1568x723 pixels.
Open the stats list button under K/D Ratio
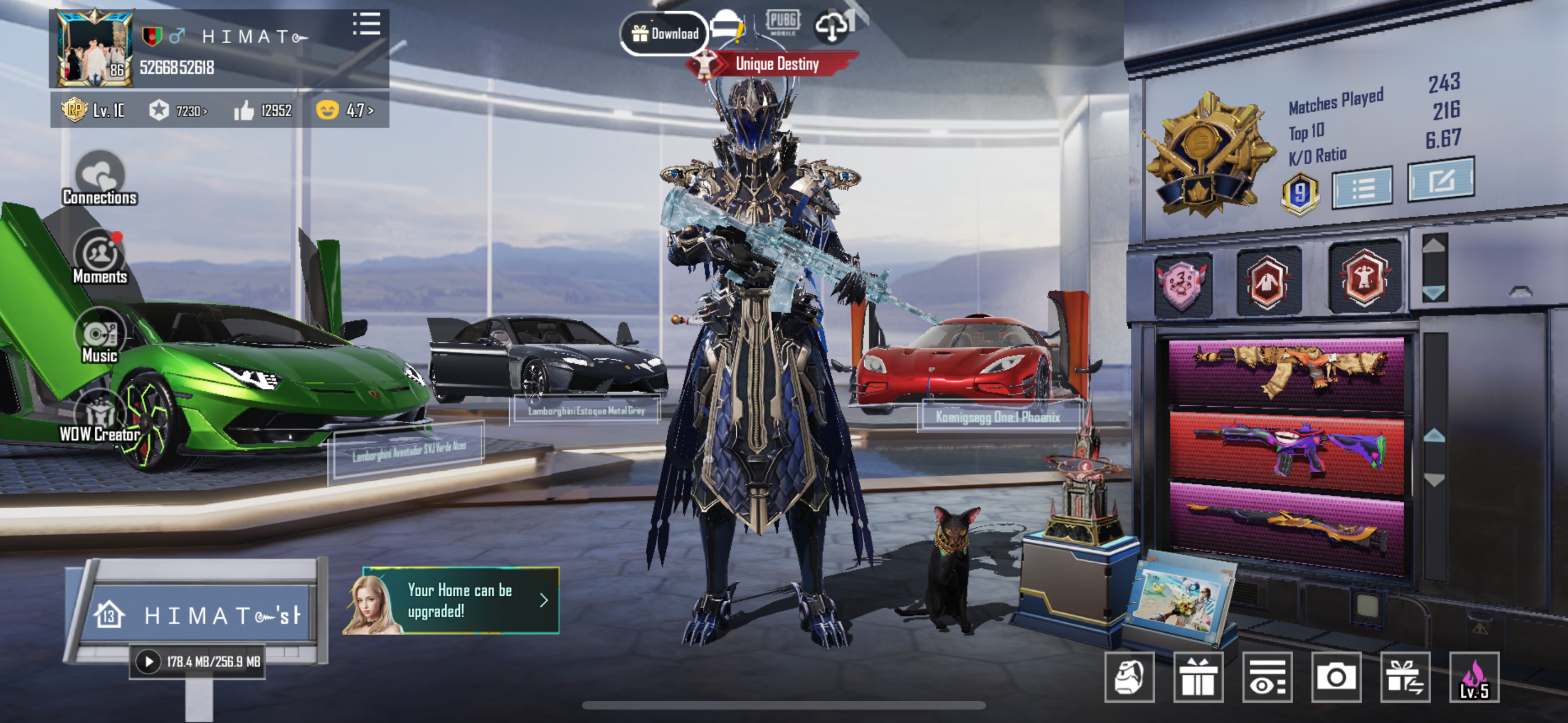(1362, 189)
